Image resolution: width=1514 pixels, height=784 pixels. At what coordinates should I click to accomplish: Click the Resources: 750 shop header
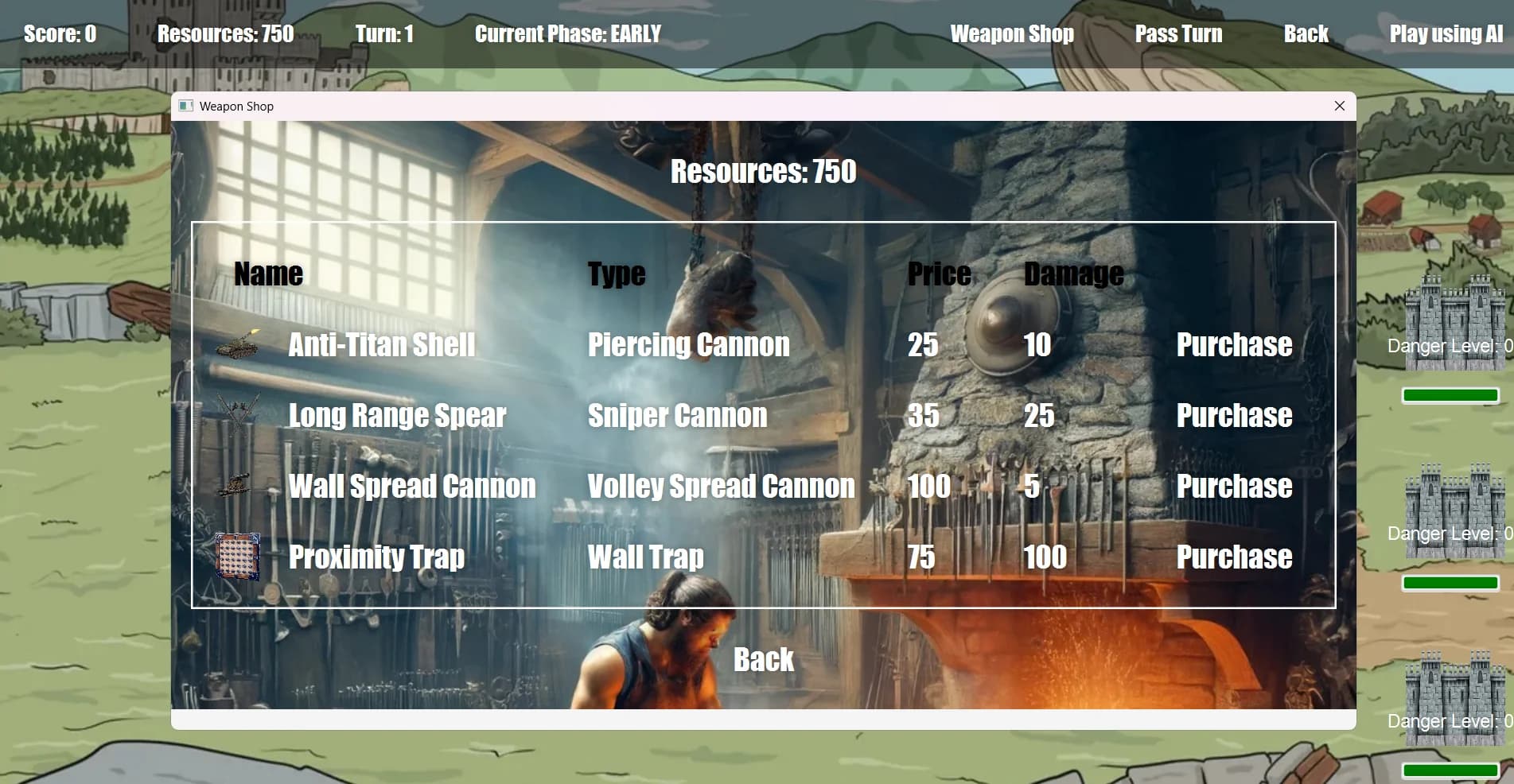tap(764, 171)
